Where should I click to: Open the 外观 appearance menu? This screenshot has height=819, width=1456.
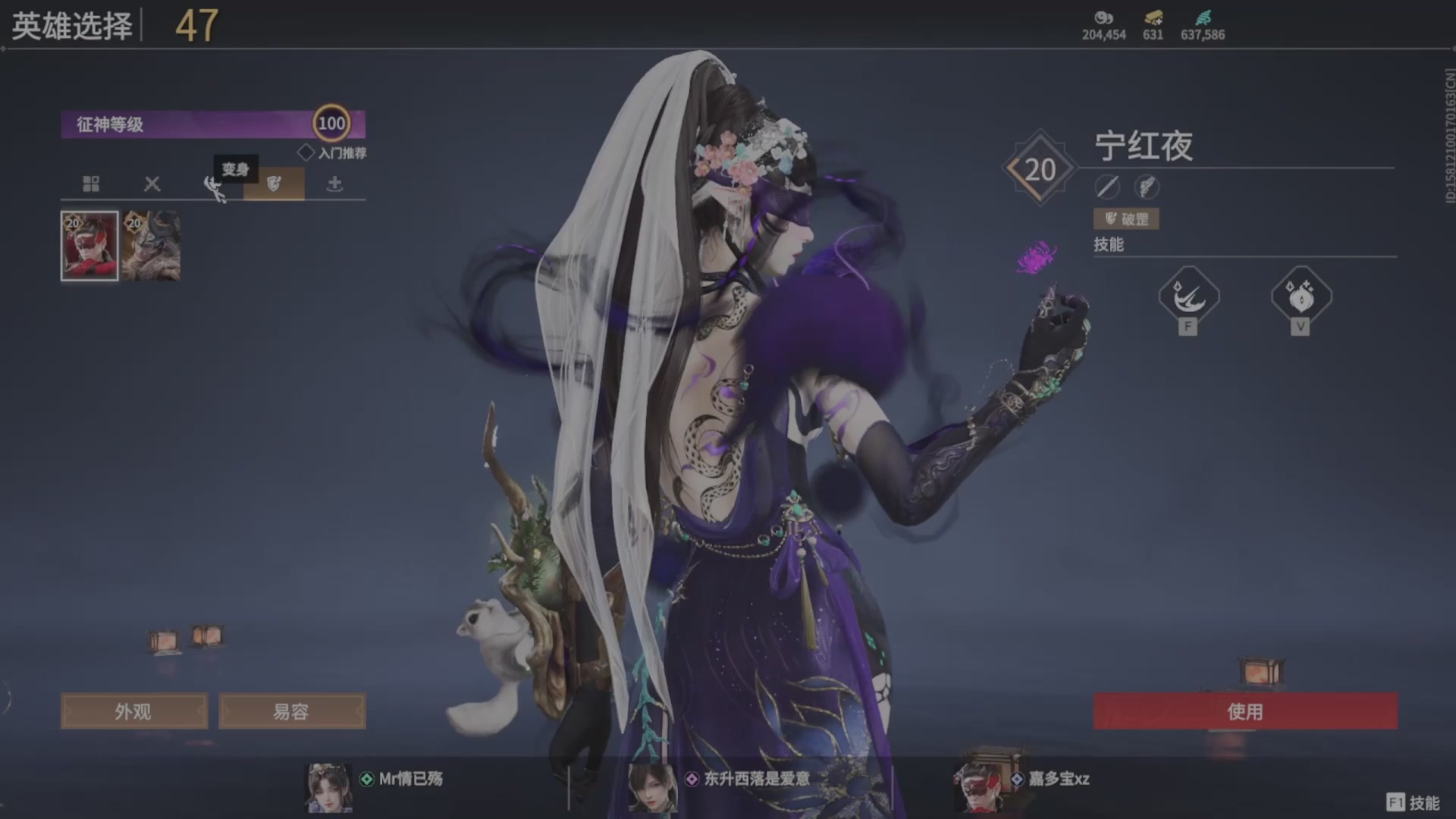133,711
